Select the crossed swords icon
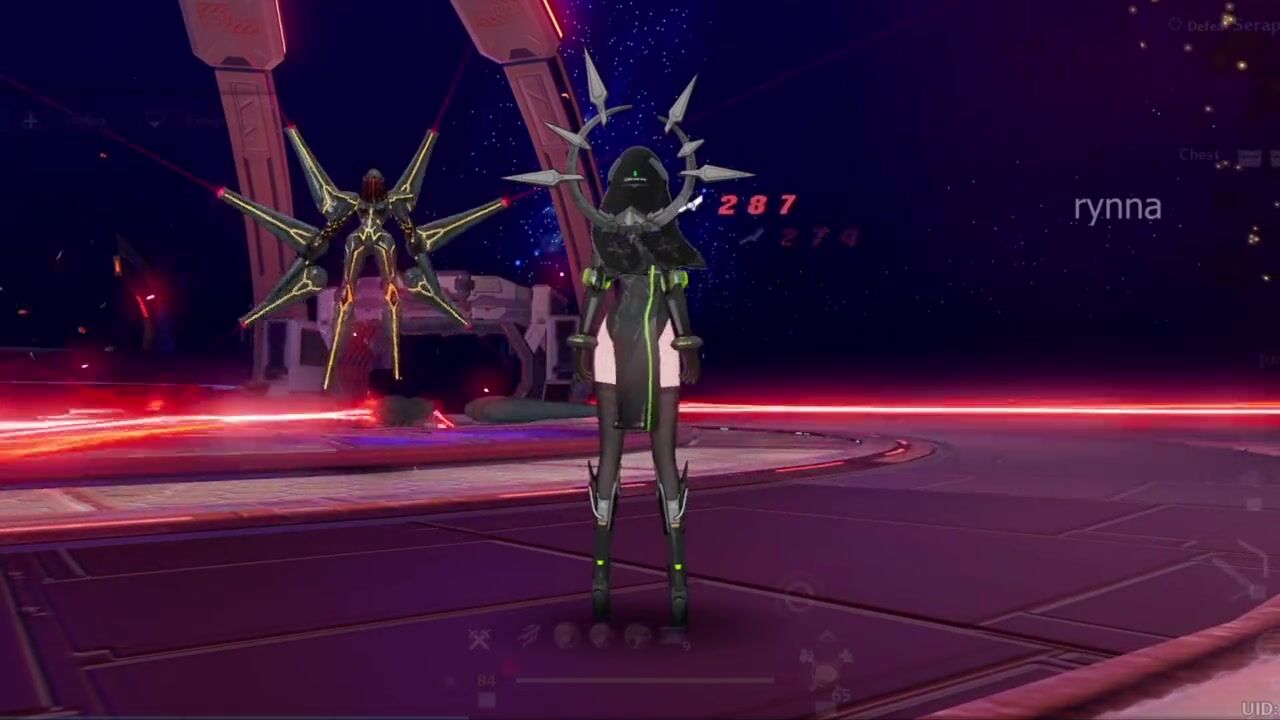 [x=480, y=639]
